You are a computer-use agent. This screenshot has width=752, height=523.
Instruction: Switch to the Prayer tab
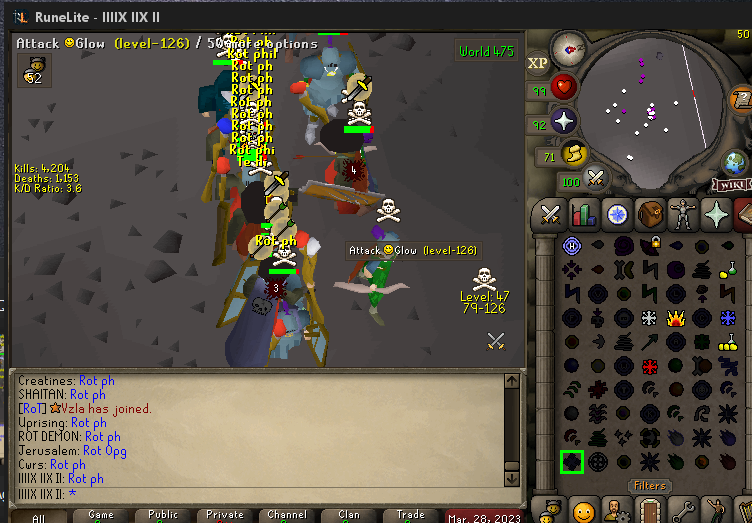pyautogui.click(x=719, y=214)
